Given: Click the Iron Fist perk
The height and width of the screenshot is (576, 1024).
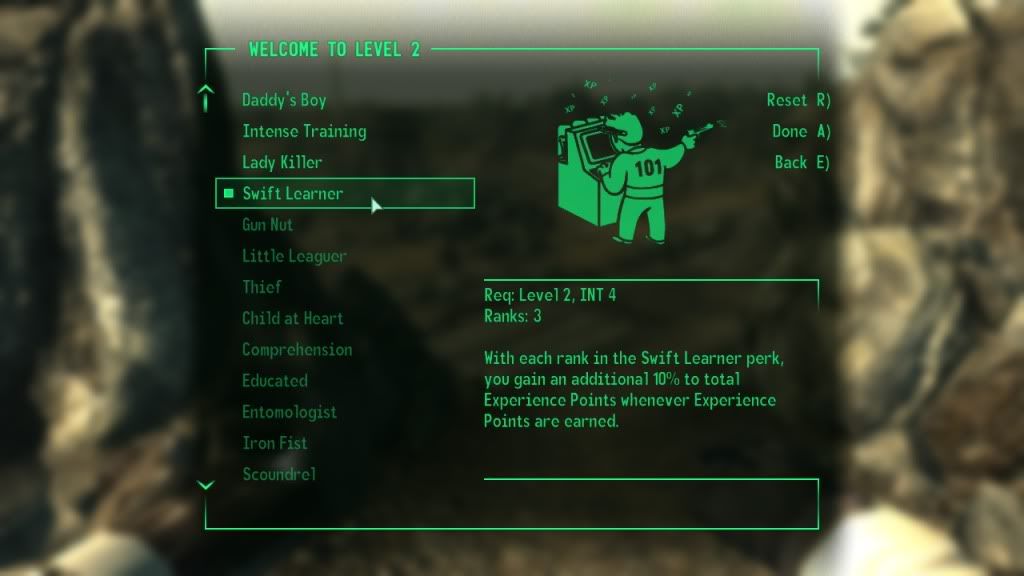Looking at the screenshot, I should [x=274, y=443].
